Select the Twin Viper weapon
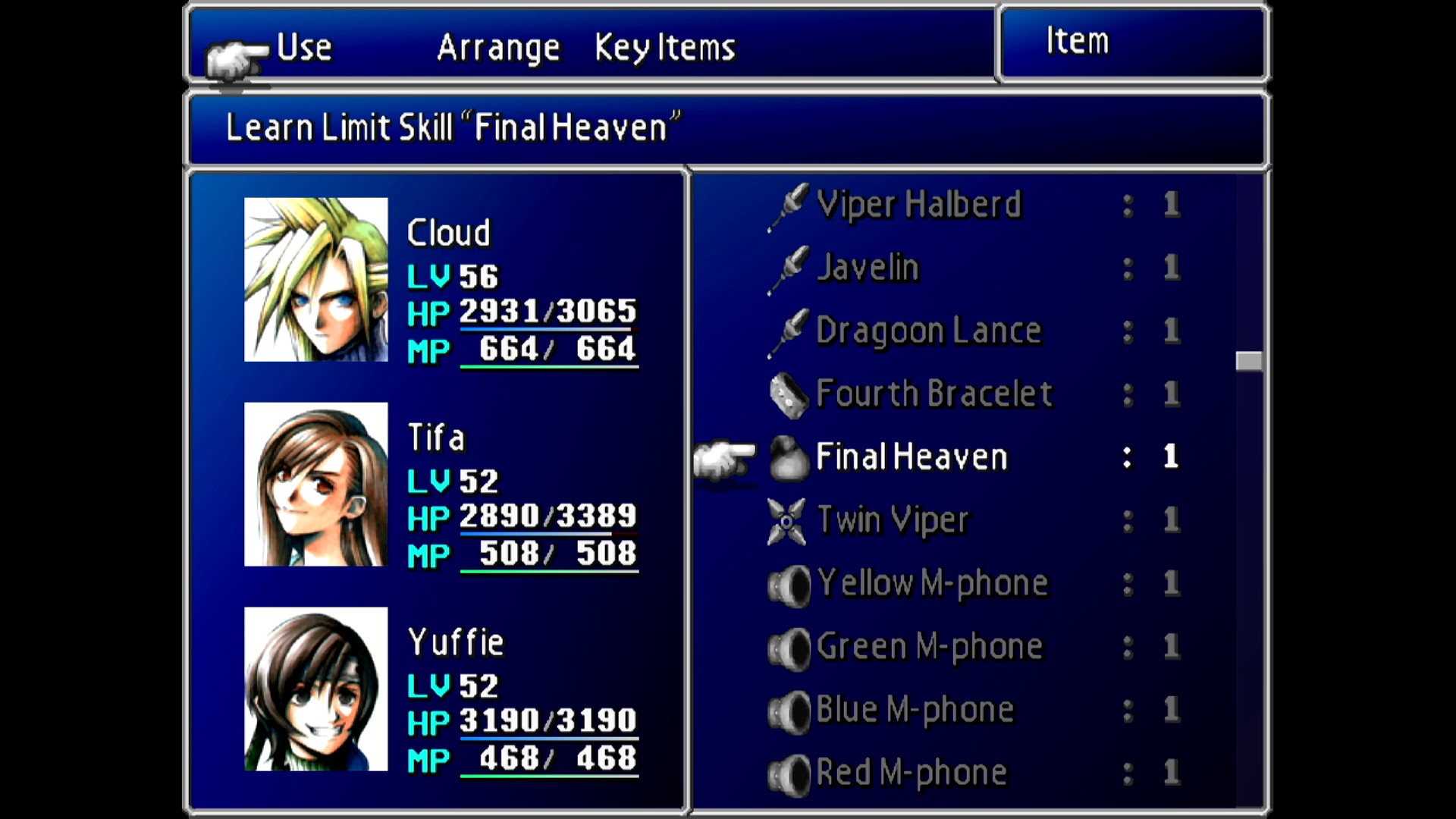Image resolution: width=1456 pixels, height=819 pixels. tap(893, 520)
